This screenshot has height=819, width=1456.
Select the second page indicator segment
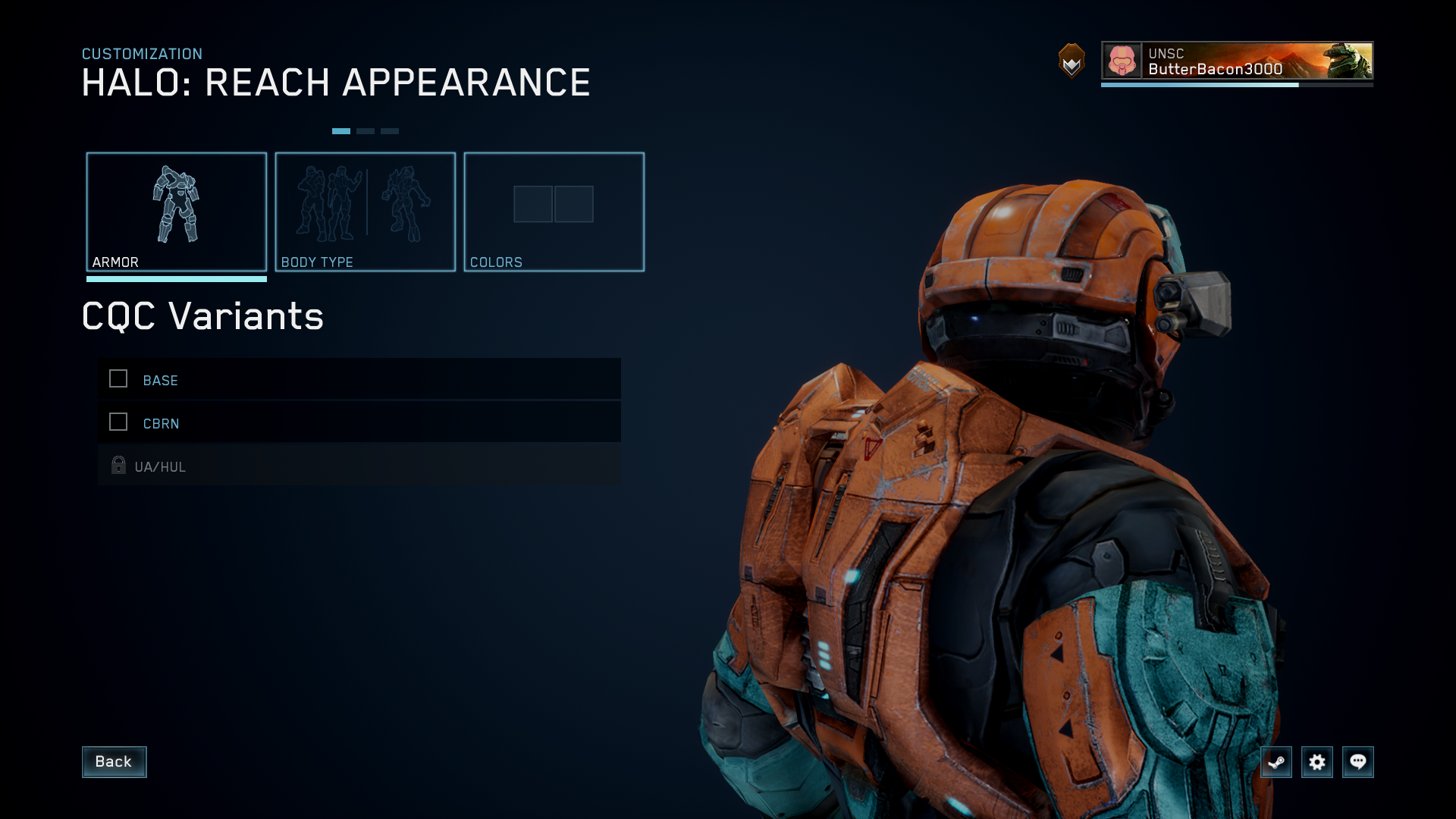click(366, 130)
